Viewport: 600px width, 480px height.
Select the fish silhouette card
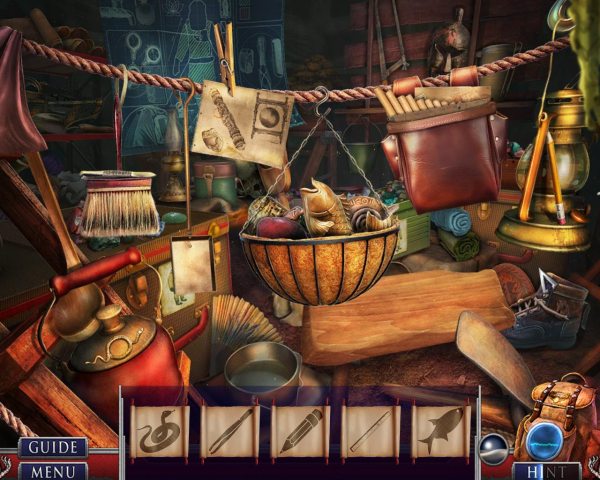[441, 431]
